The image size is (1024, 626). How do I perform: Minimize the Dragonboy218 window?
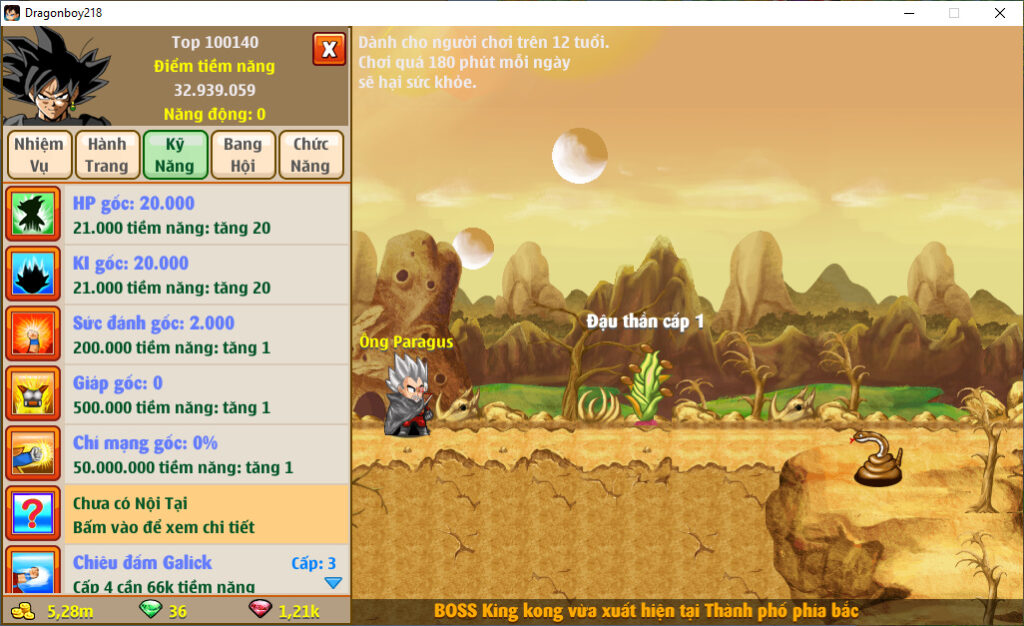coord(909,13)
